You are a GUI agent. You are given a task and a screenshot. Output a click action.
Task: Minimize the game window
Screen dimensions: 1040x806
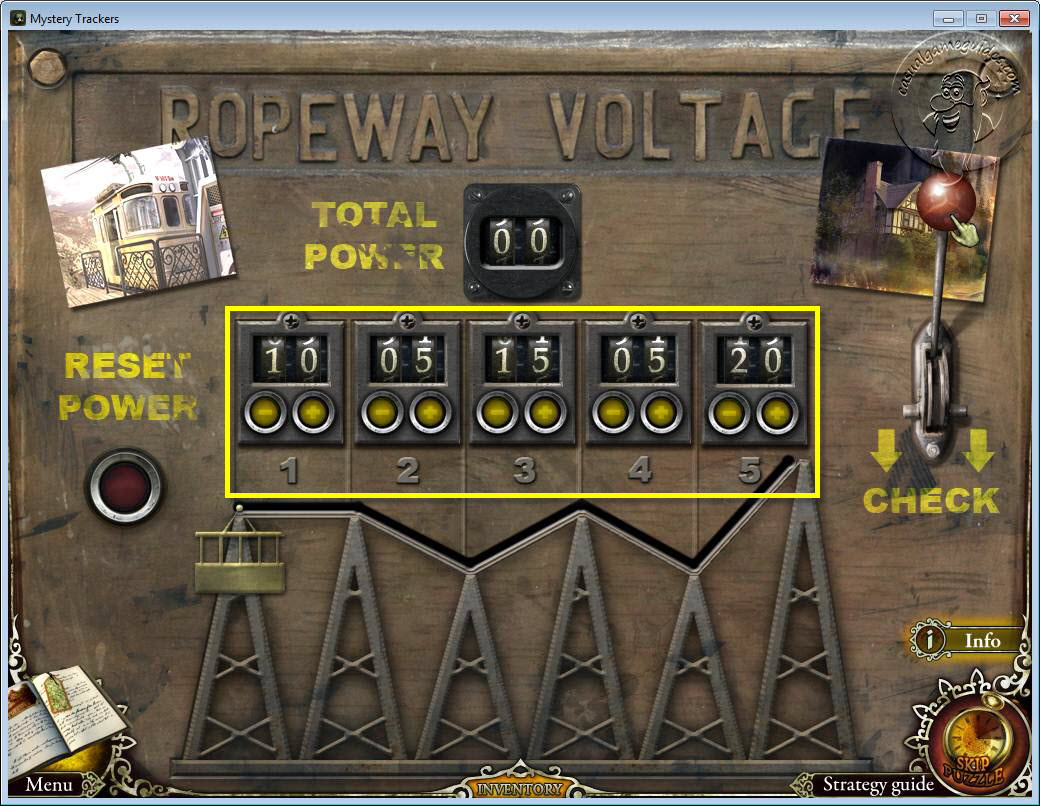coord(948,18)
